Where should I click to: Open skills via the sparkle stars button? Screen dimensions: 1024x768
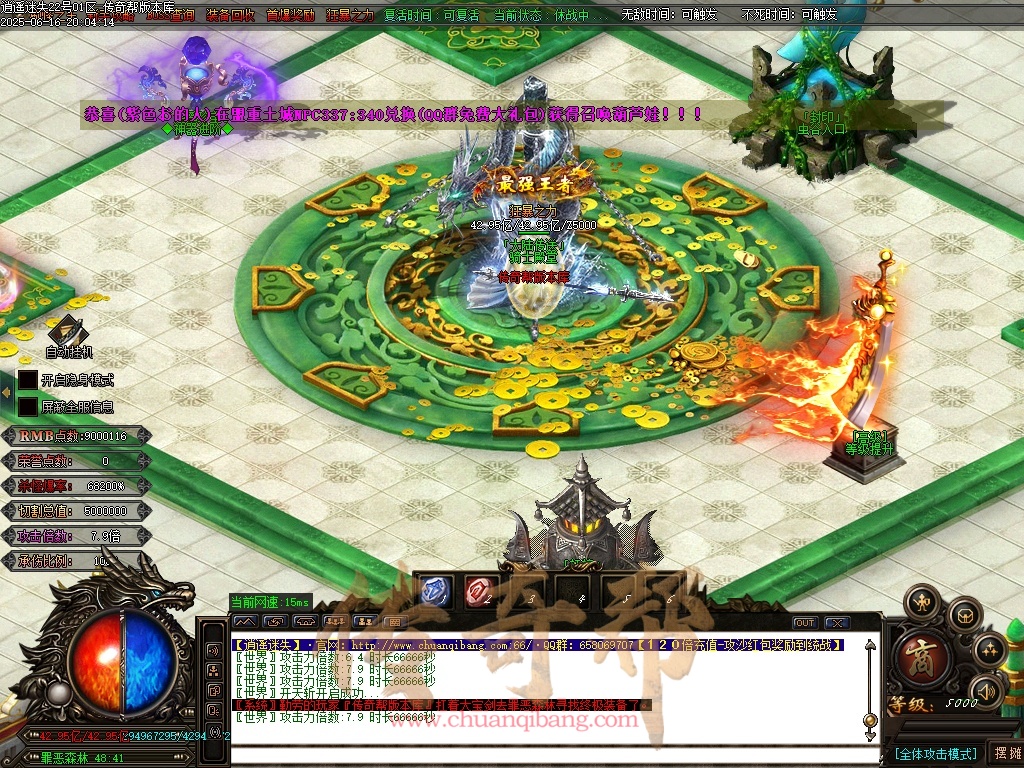[989, 651]
